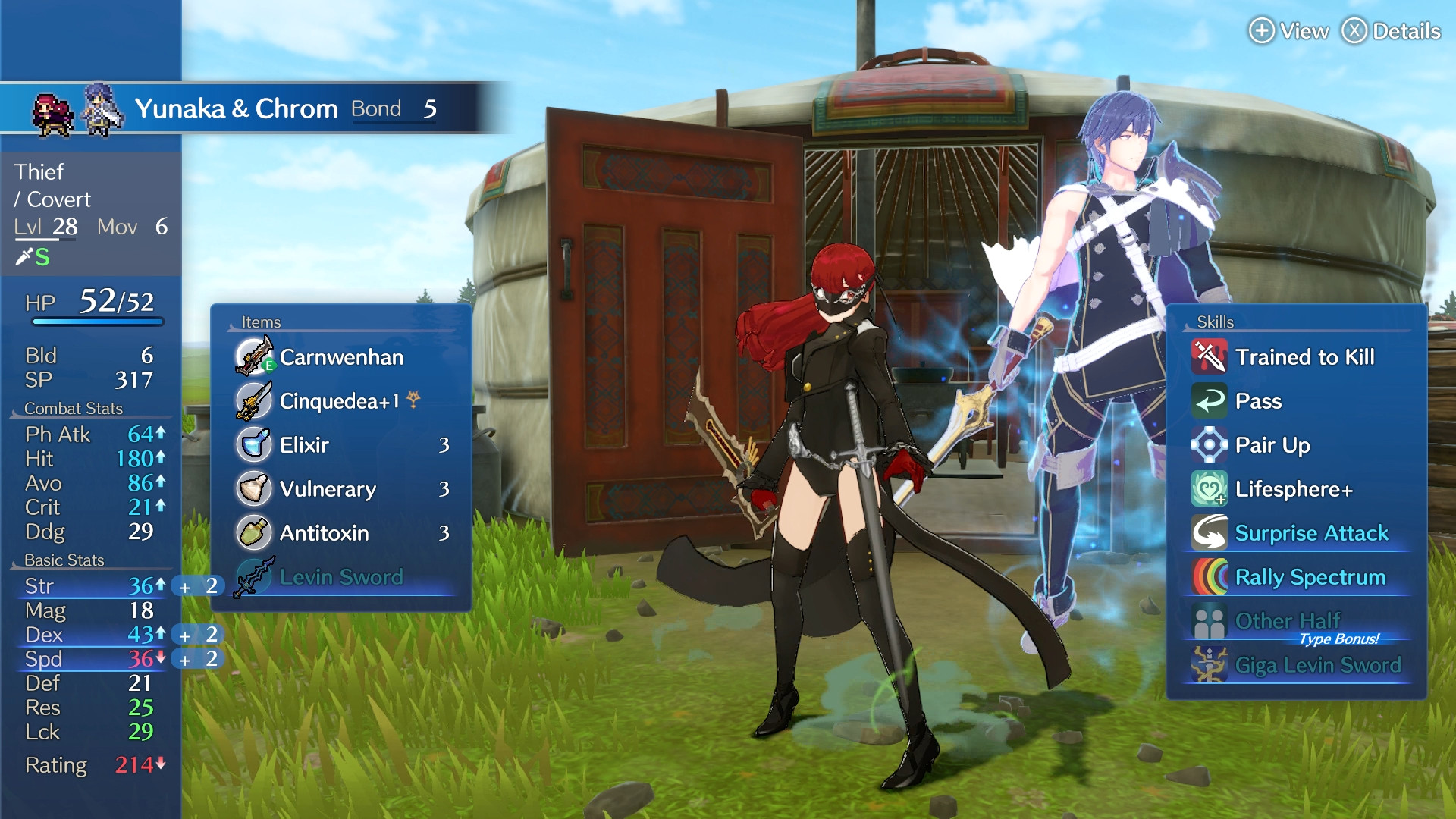Image resolution: width=1456 pixels, height=819 pixels.
Task: Select the Pair Up skill icon
Action: 1209,445
